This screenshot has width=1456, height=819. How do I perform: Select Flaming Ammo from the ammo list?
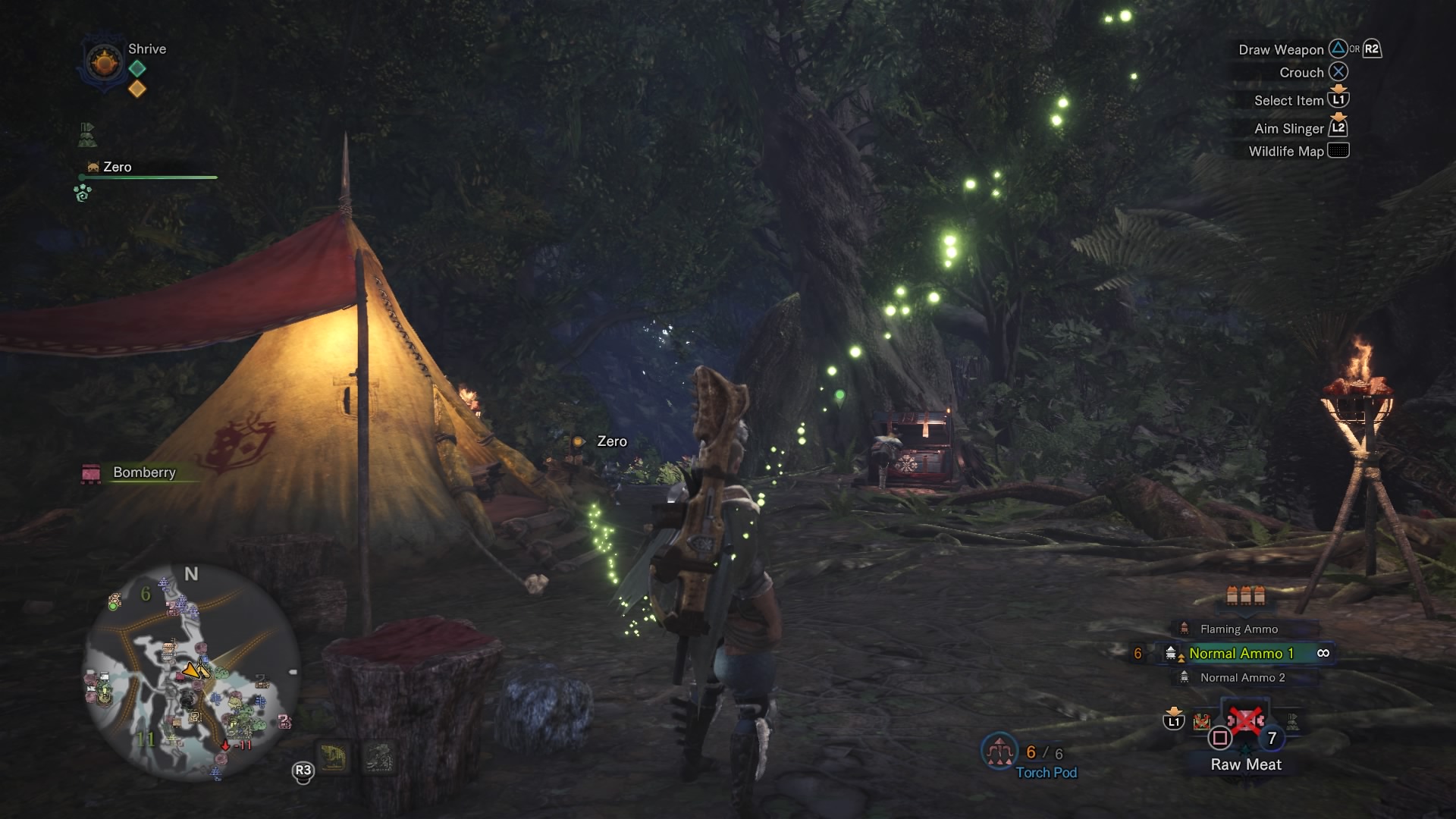tap(1238, 629)
